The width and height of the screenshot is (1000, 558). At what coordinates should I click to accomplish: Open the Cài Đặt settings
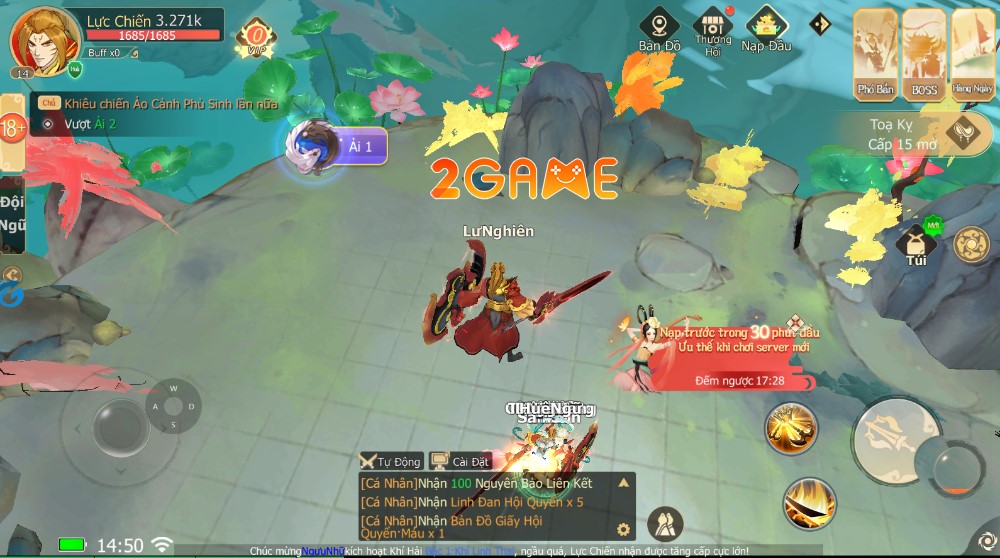click(460, 461)
